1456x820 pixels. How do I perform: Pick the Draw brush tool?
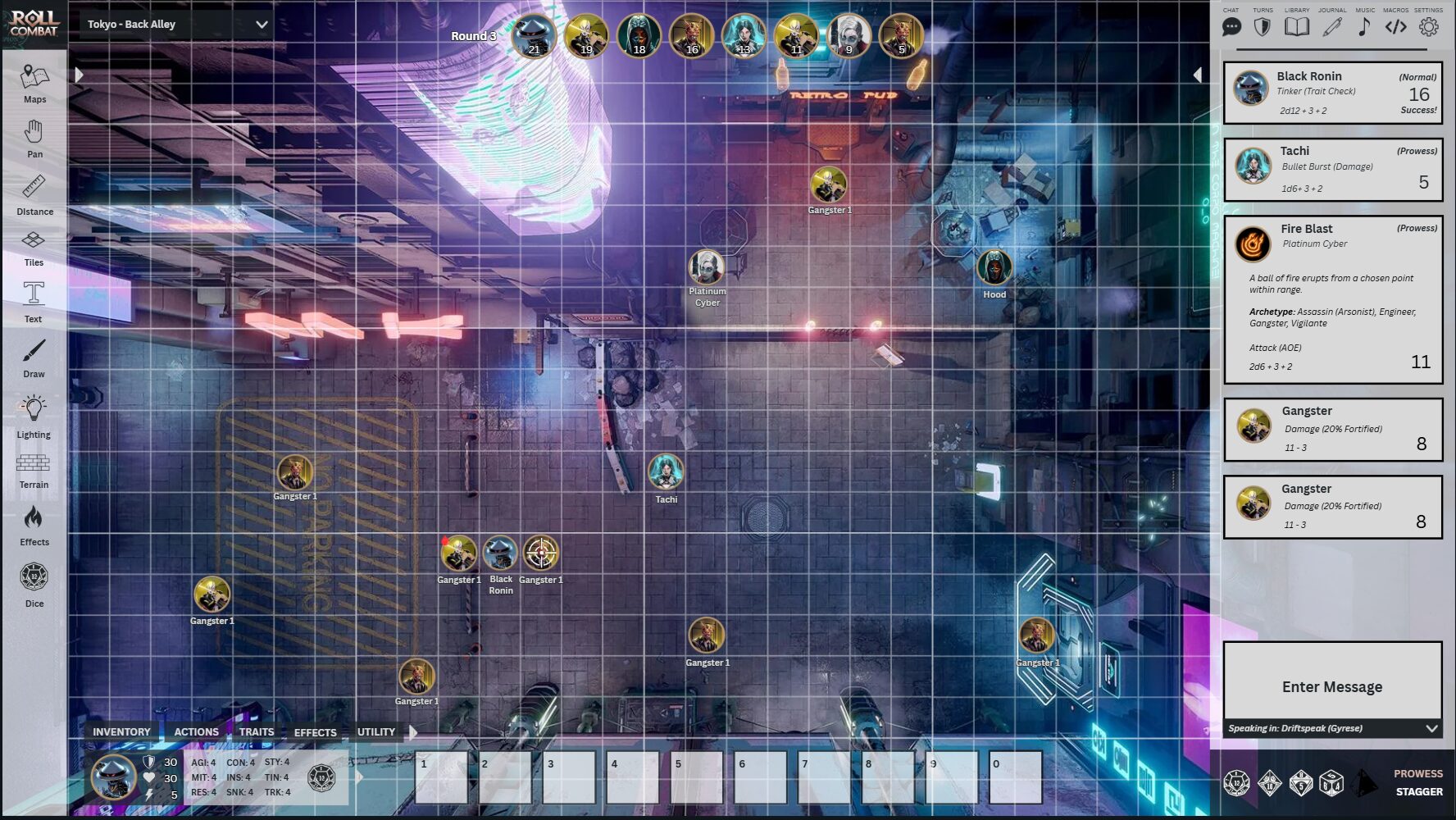pos(34,358)
